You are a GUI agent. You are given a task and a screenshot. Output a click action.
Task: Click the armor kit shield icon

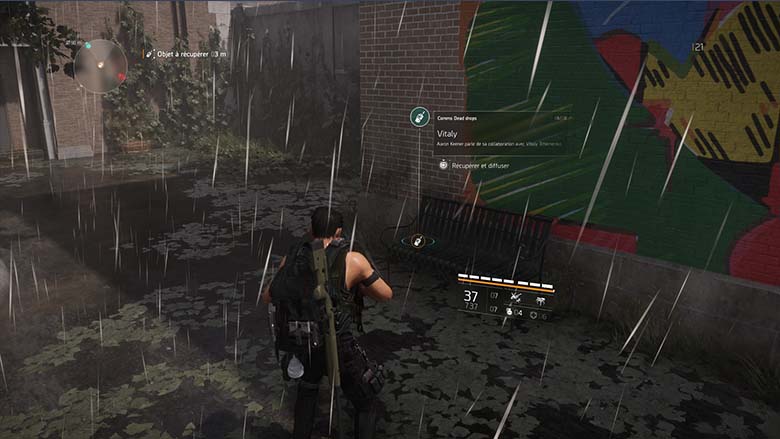pyautogui.click(x=531, y=314)
